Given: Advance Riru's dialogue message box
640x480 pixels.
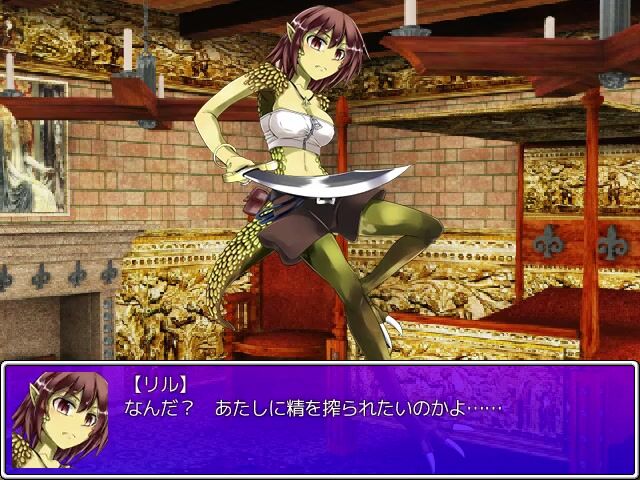Looking at the screenshot, I should (x=320, y=418).
